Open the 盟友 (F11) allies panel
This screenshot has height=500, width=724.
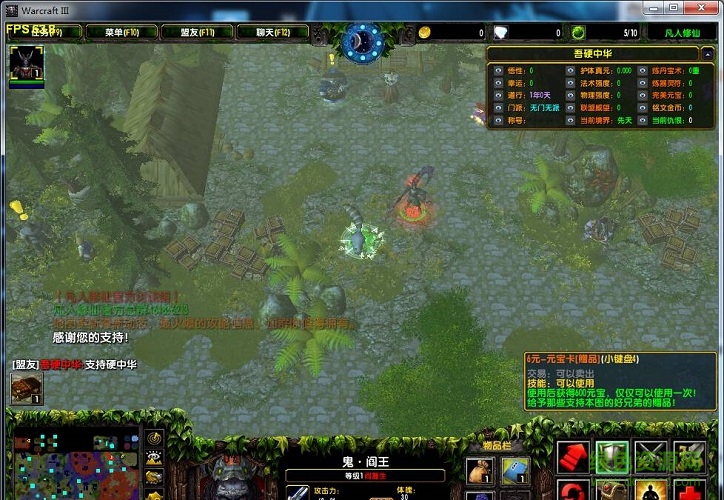click(198, 32)
